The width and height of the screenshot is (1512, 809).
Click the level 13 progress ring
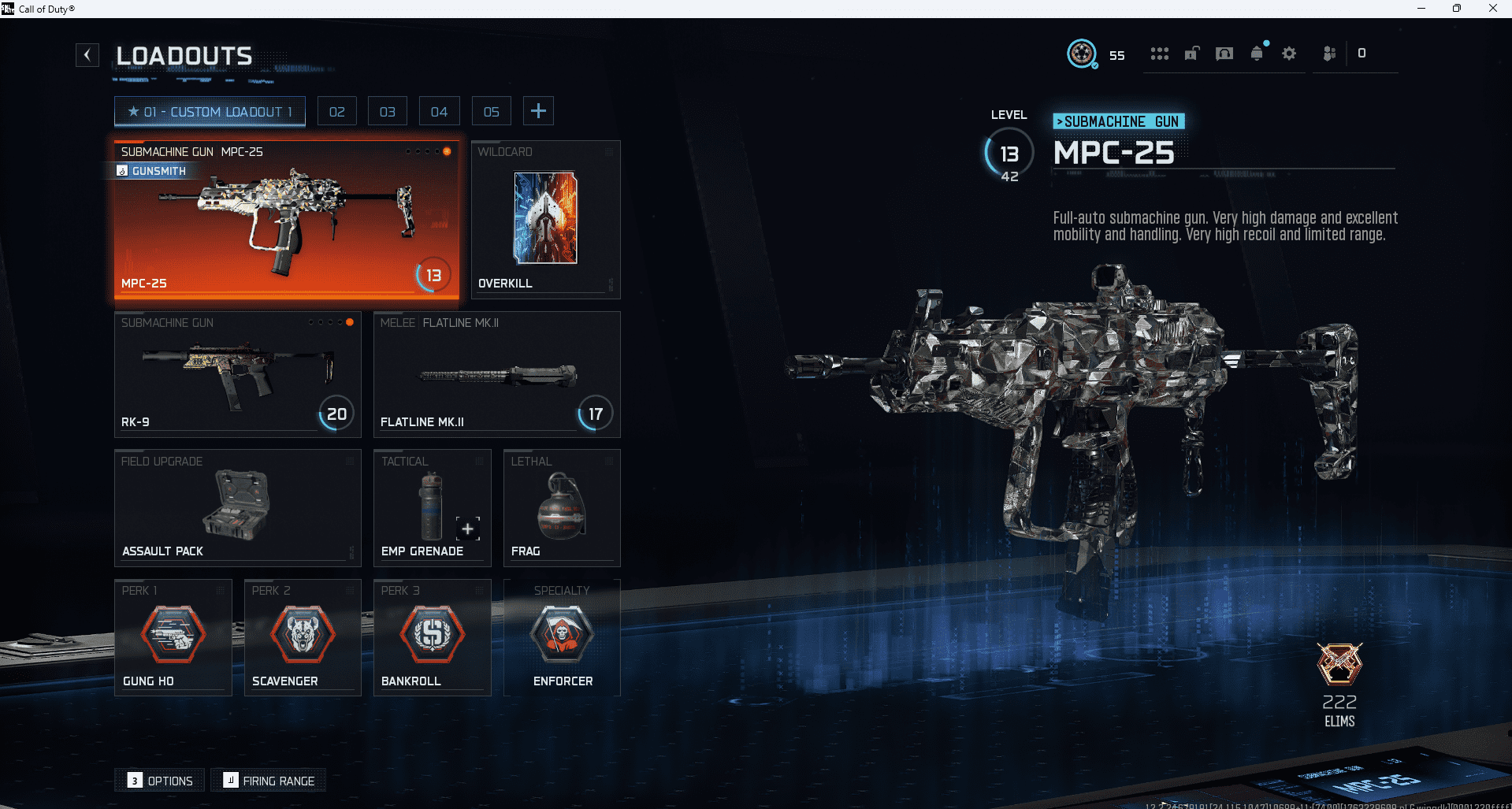[x=1009, y=154]
